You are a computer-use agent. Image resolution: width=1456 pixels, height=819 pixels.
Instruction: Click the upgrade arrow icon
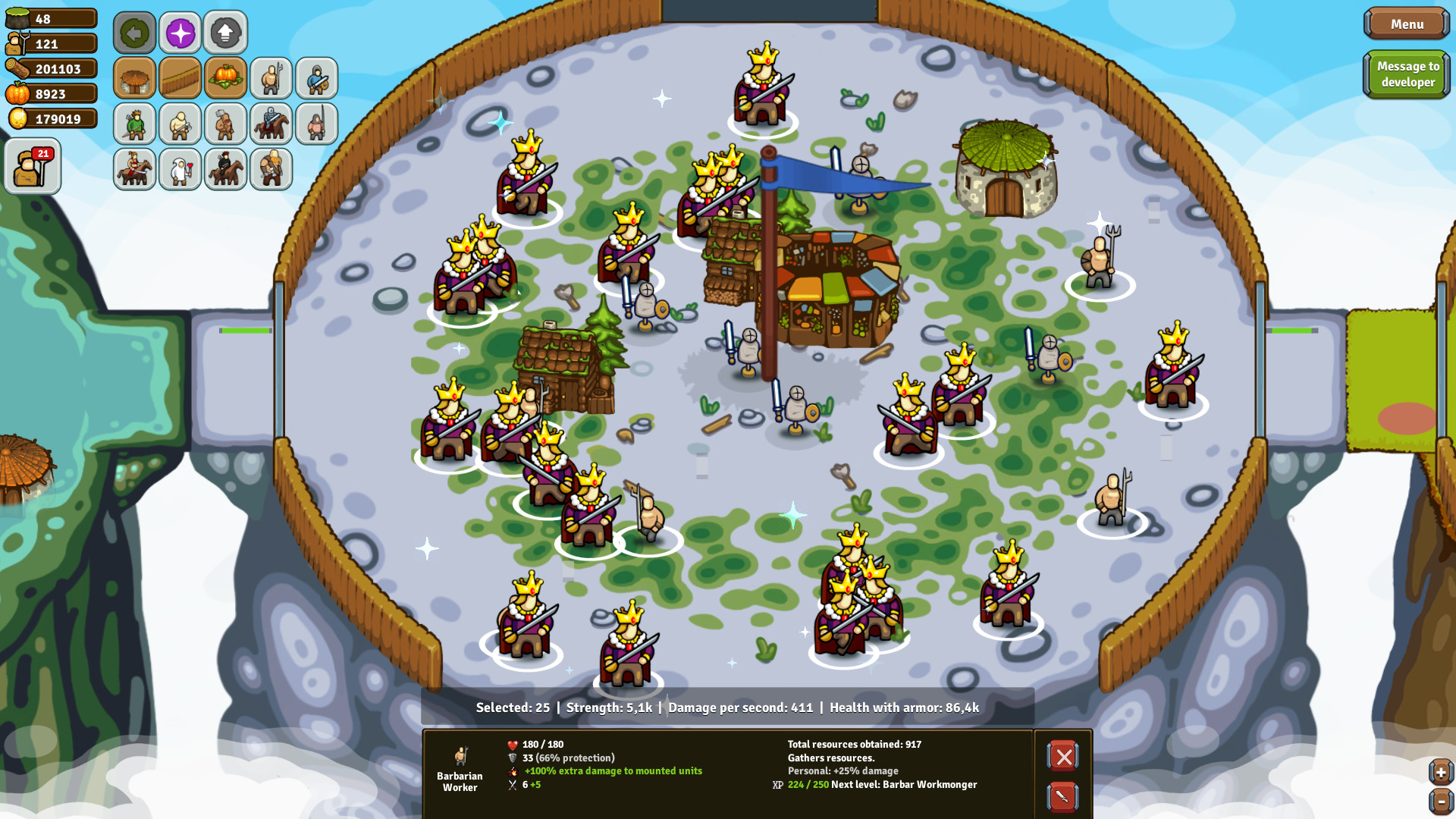(x=225, y=32)
